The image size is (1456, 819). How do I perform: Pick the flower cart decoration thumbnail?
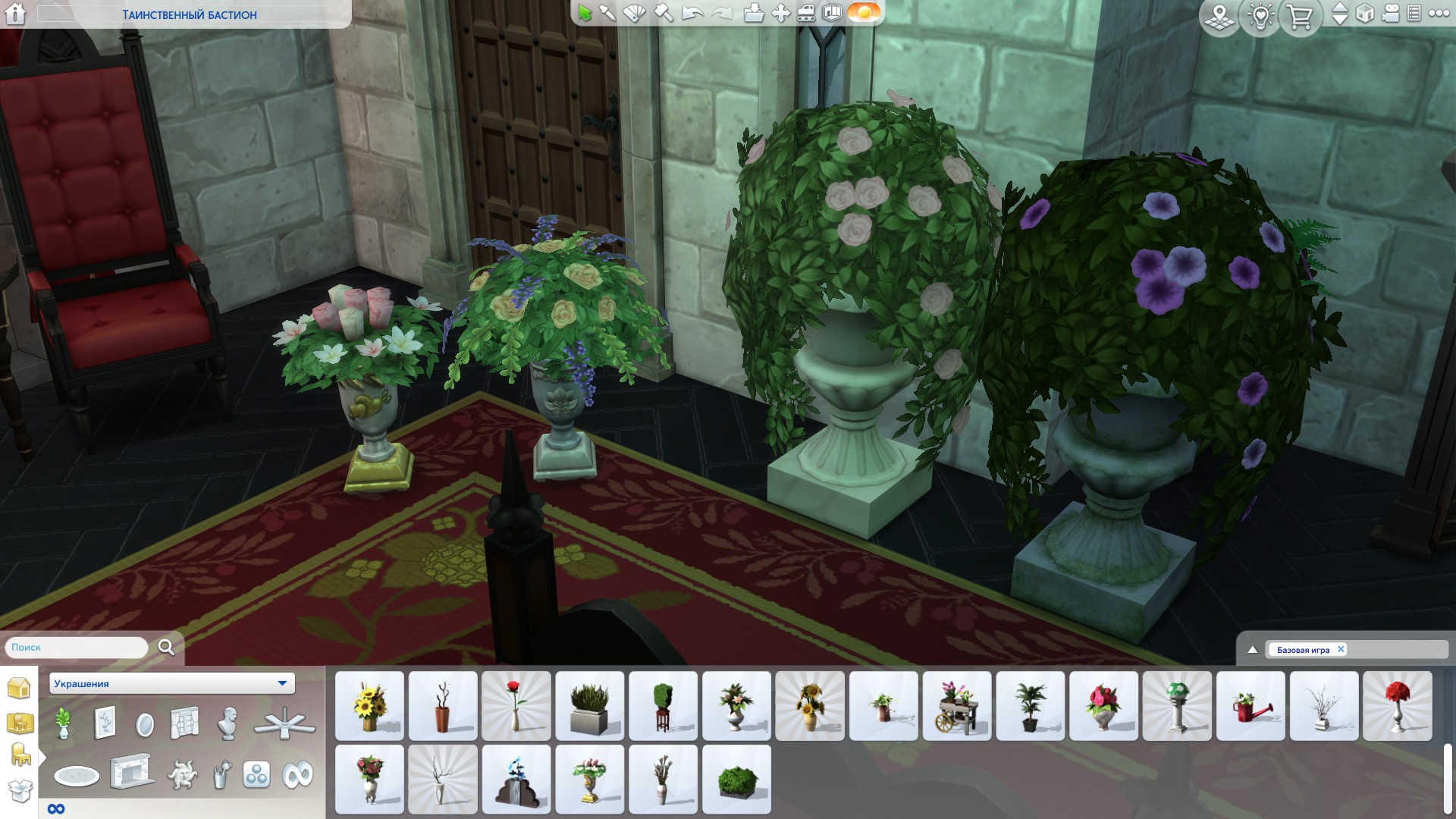point(957,705)
